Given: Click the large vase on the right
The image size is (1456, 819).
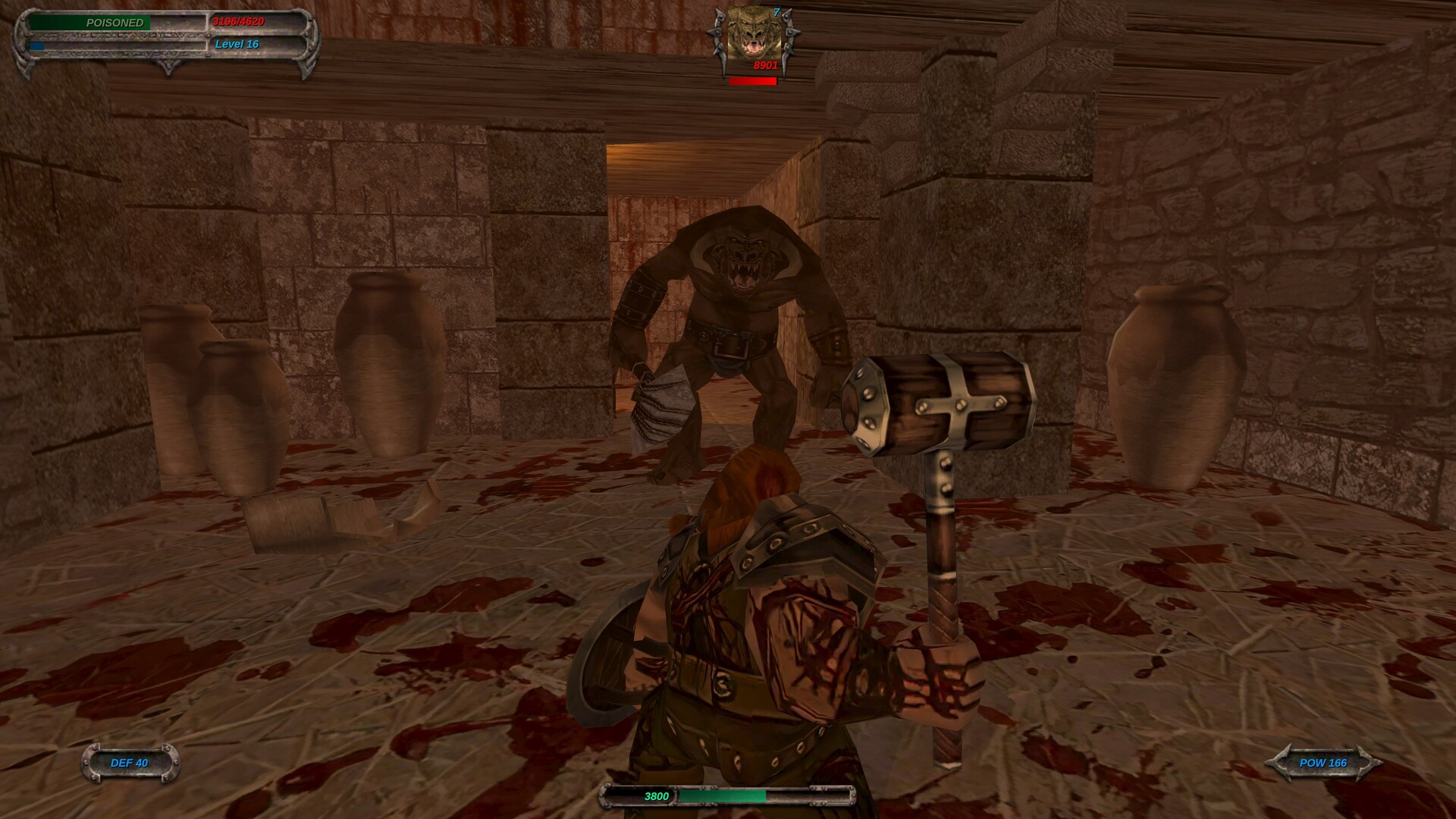Looking at the screenshot, I should (x=1179, y=387).
